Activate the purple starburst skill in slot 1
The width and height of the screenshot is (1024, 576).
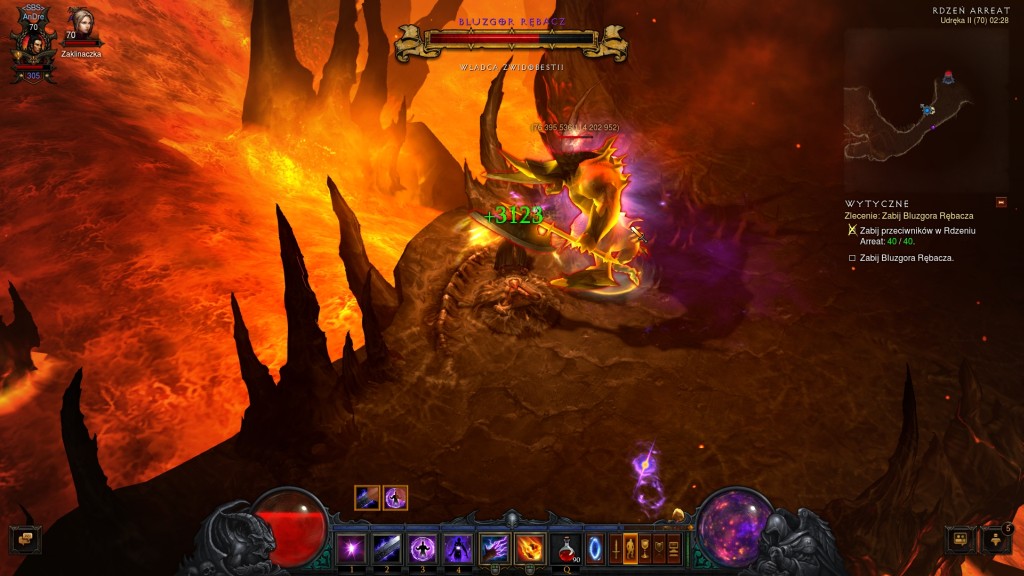click(351, 548)
